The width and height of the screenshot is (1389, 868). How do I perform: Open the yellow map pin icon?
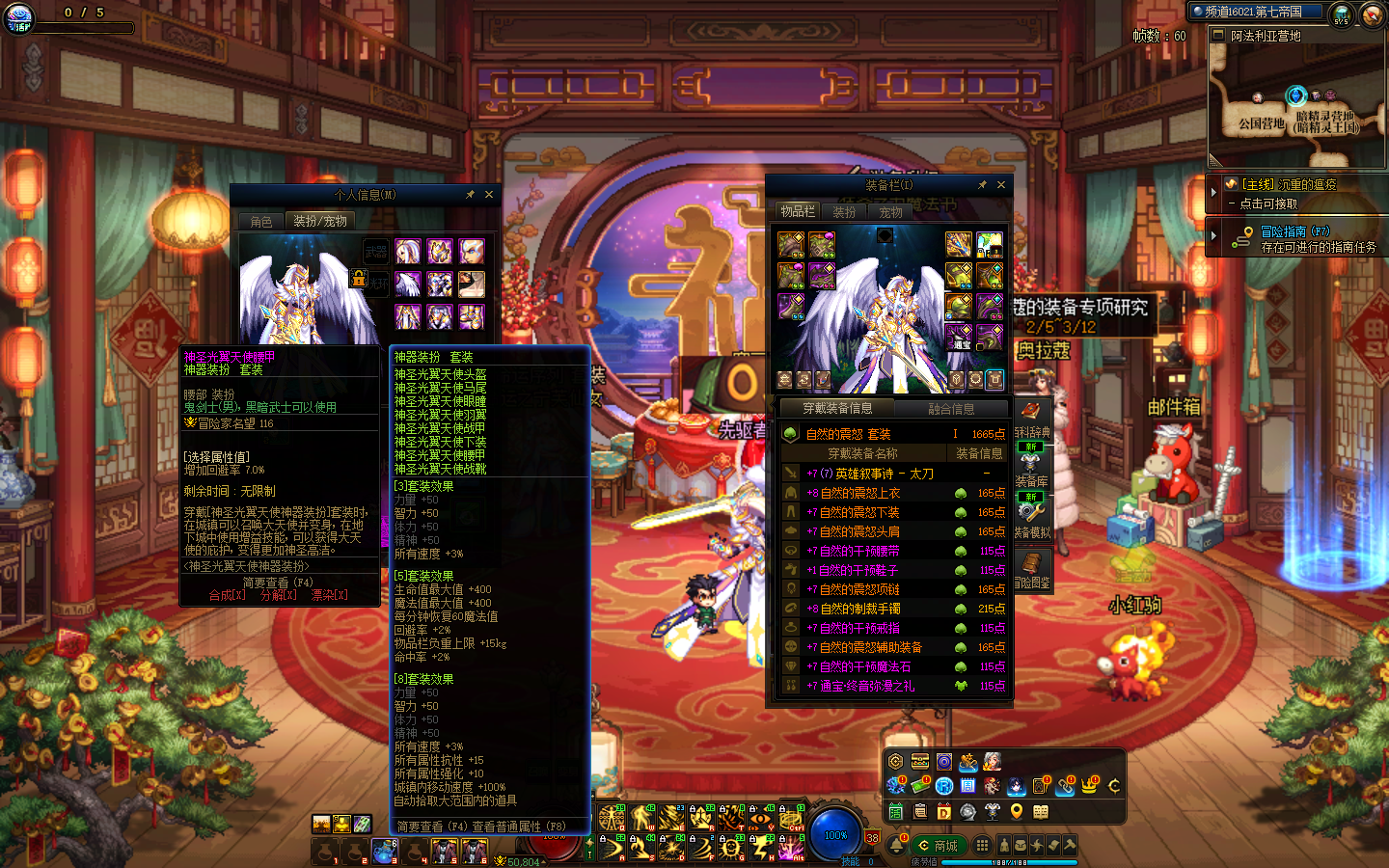point(1017,812)
